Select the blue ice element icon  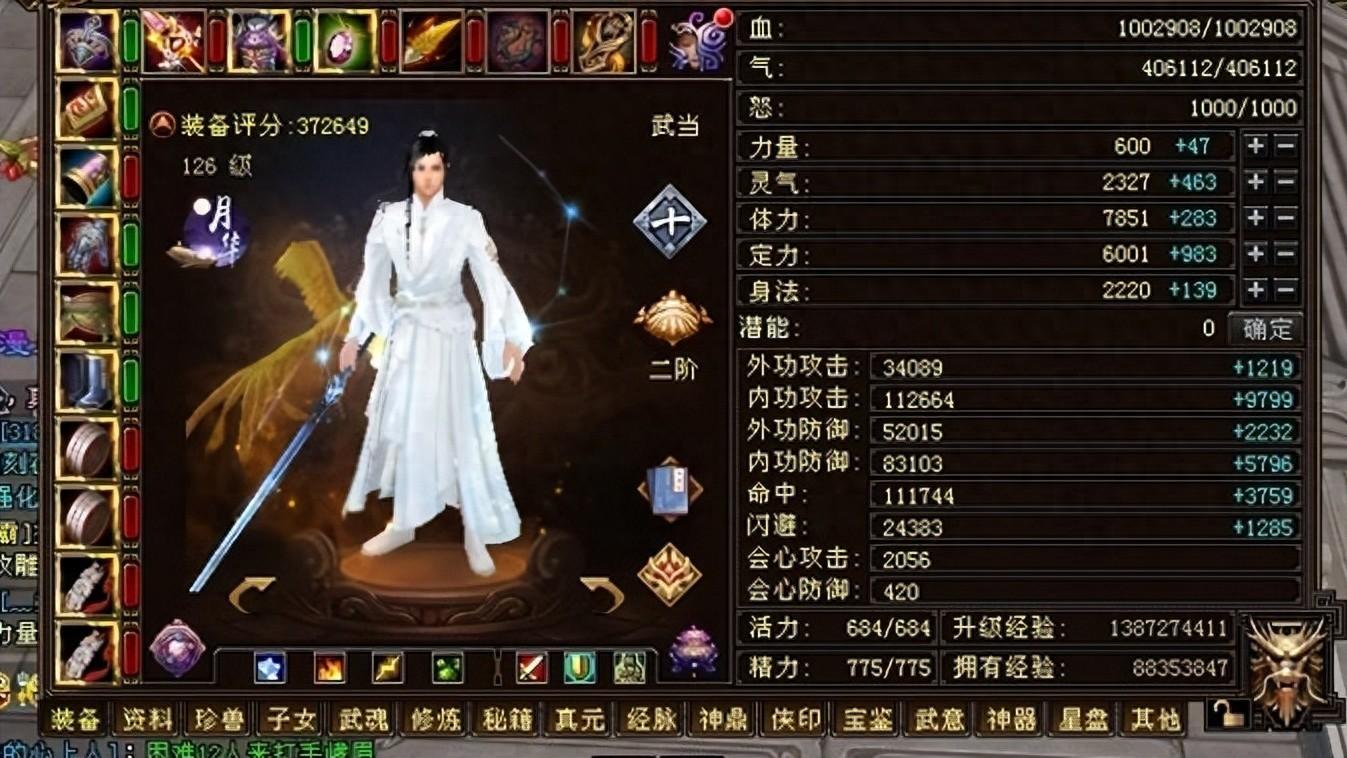pyautogui.click(x=269, y=667)
